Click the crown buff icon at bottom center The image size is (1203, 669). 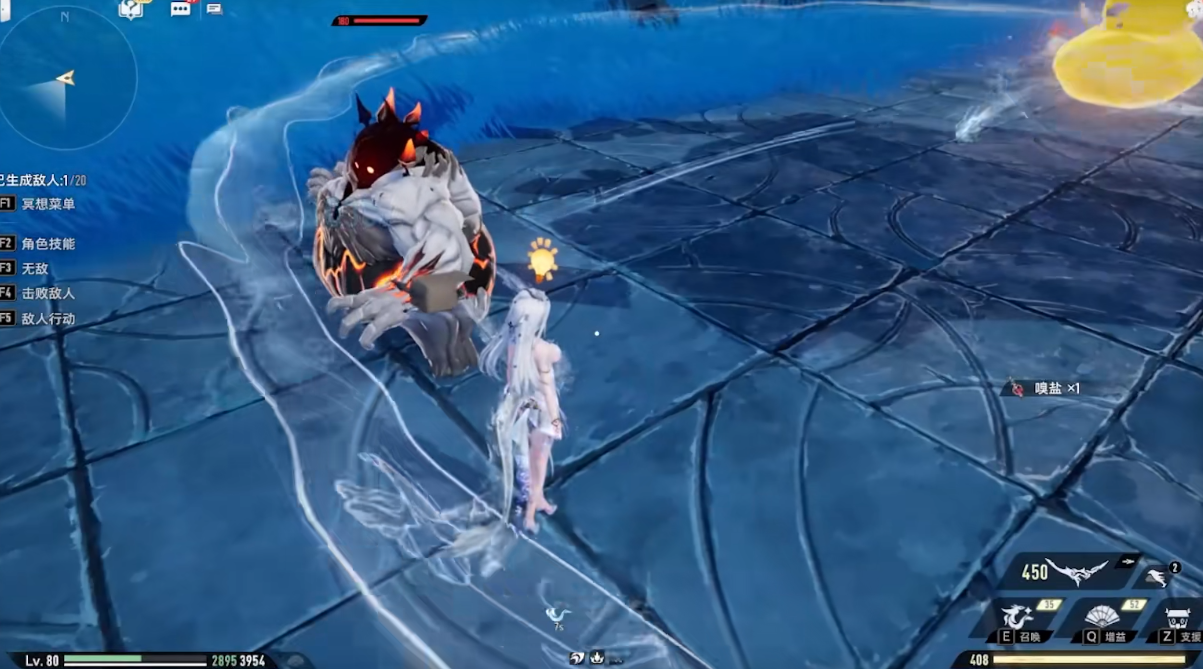(597, 658)
